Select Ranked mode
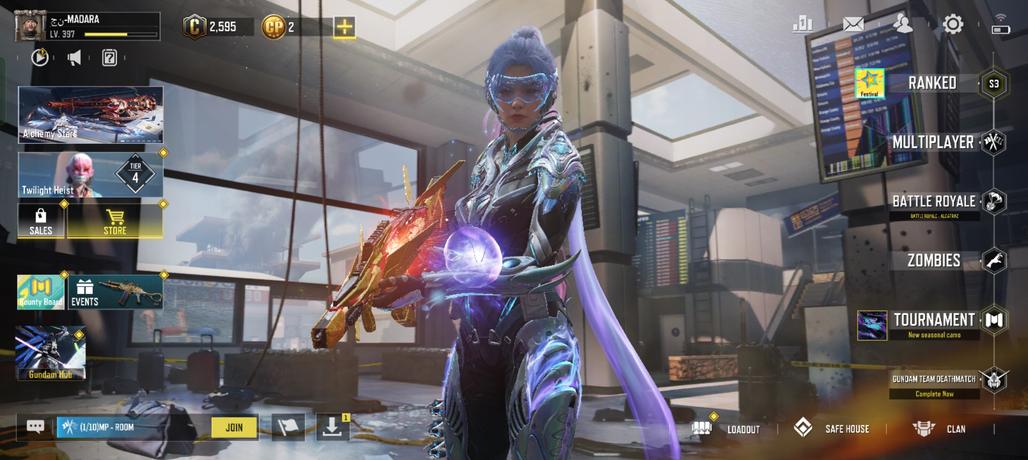The width and height of the screenshot is (1028, 460). coord(932,83)
